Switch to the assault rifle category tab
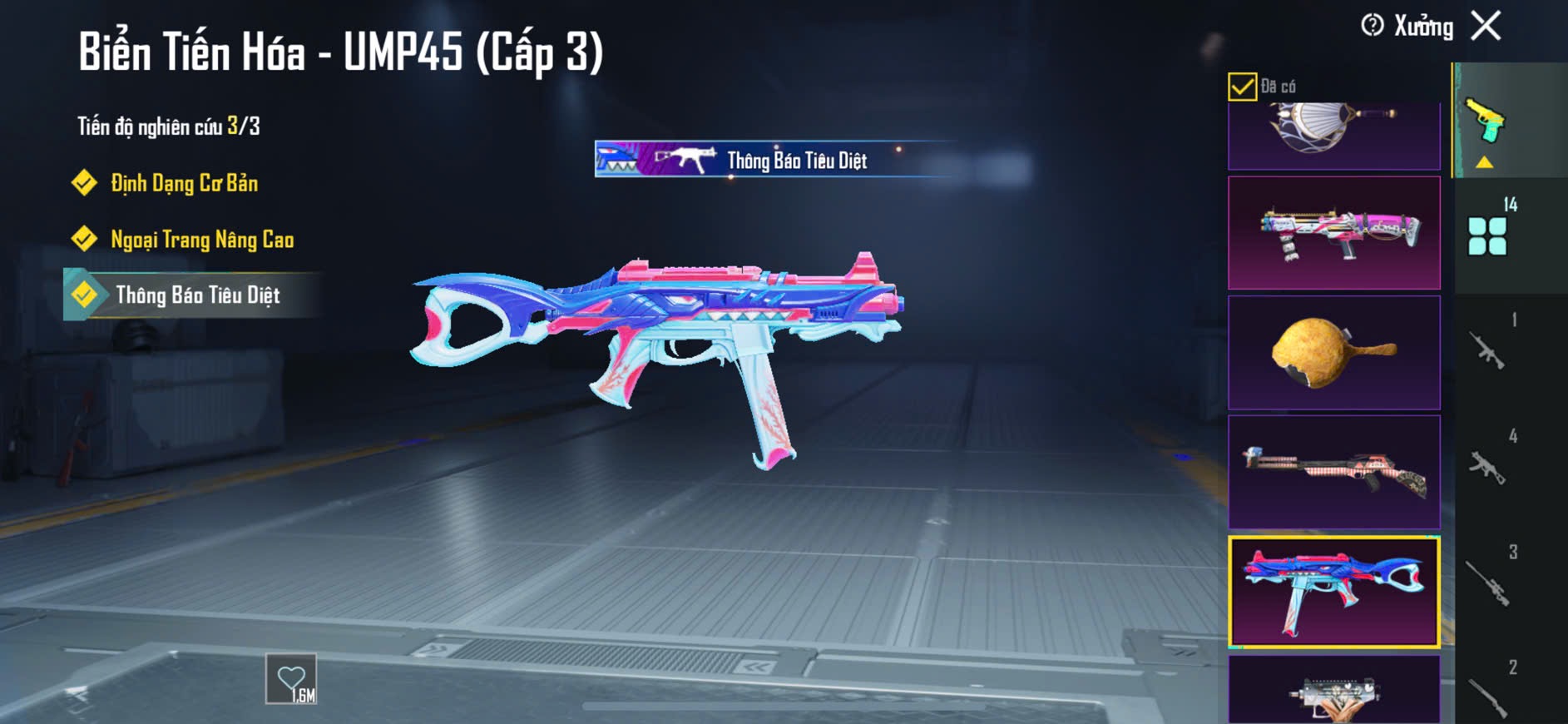1568x724 pixels. pyautogui.click(x=1489, y=350)
